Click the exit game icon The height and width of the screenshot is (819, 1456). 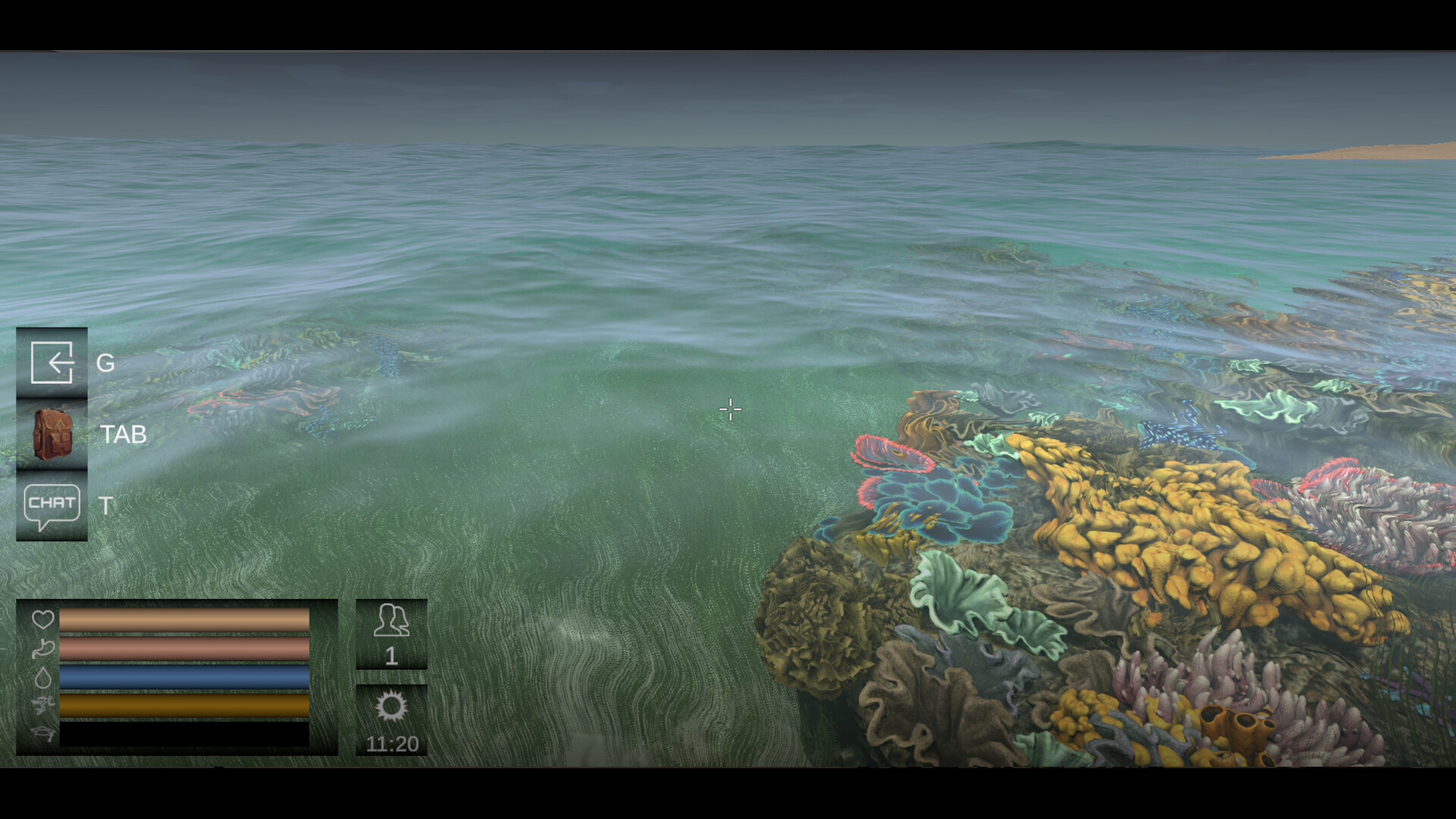[52, 364]
